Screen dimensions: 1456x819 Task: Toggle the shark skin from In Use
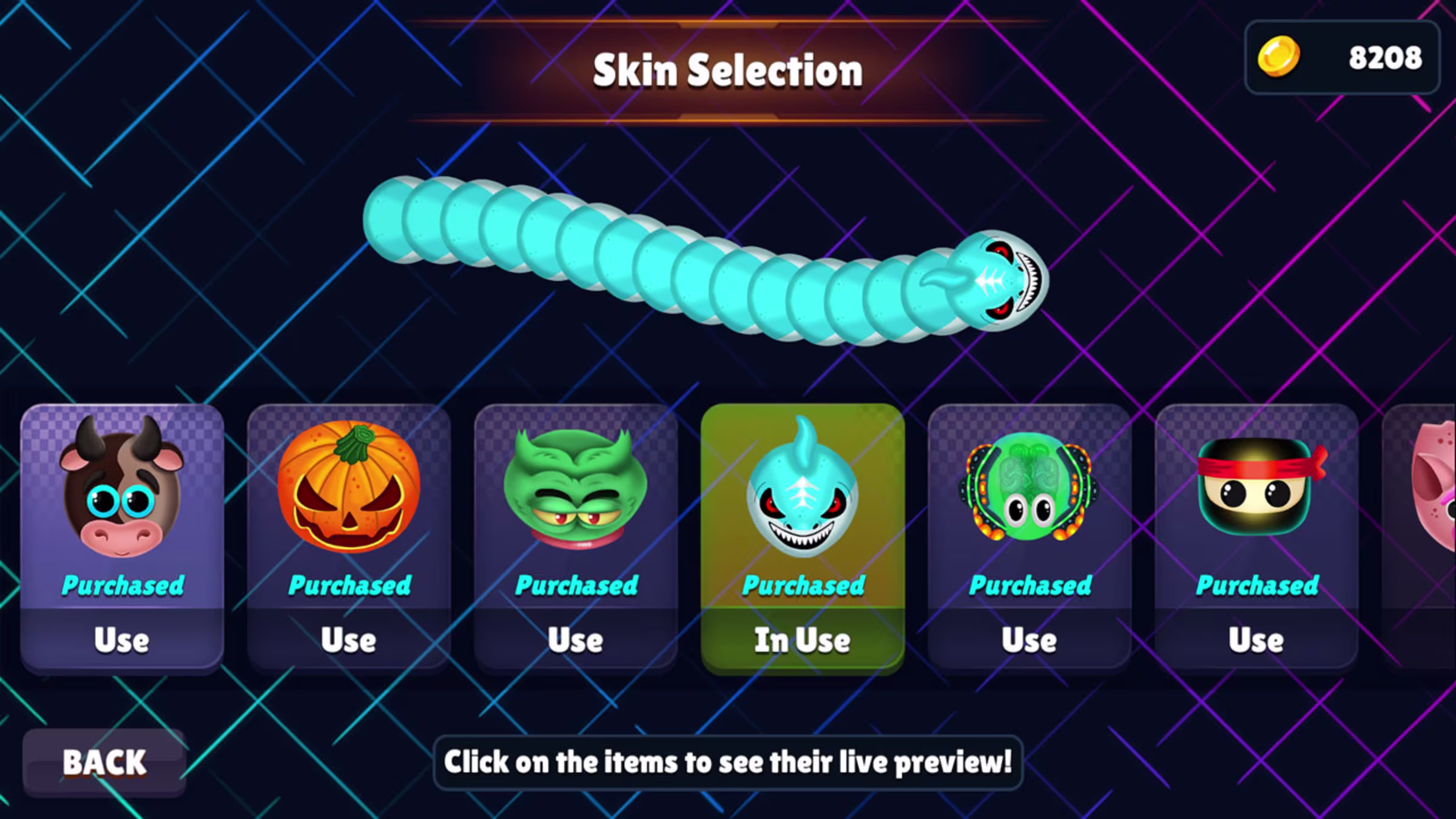coord(802,639)
